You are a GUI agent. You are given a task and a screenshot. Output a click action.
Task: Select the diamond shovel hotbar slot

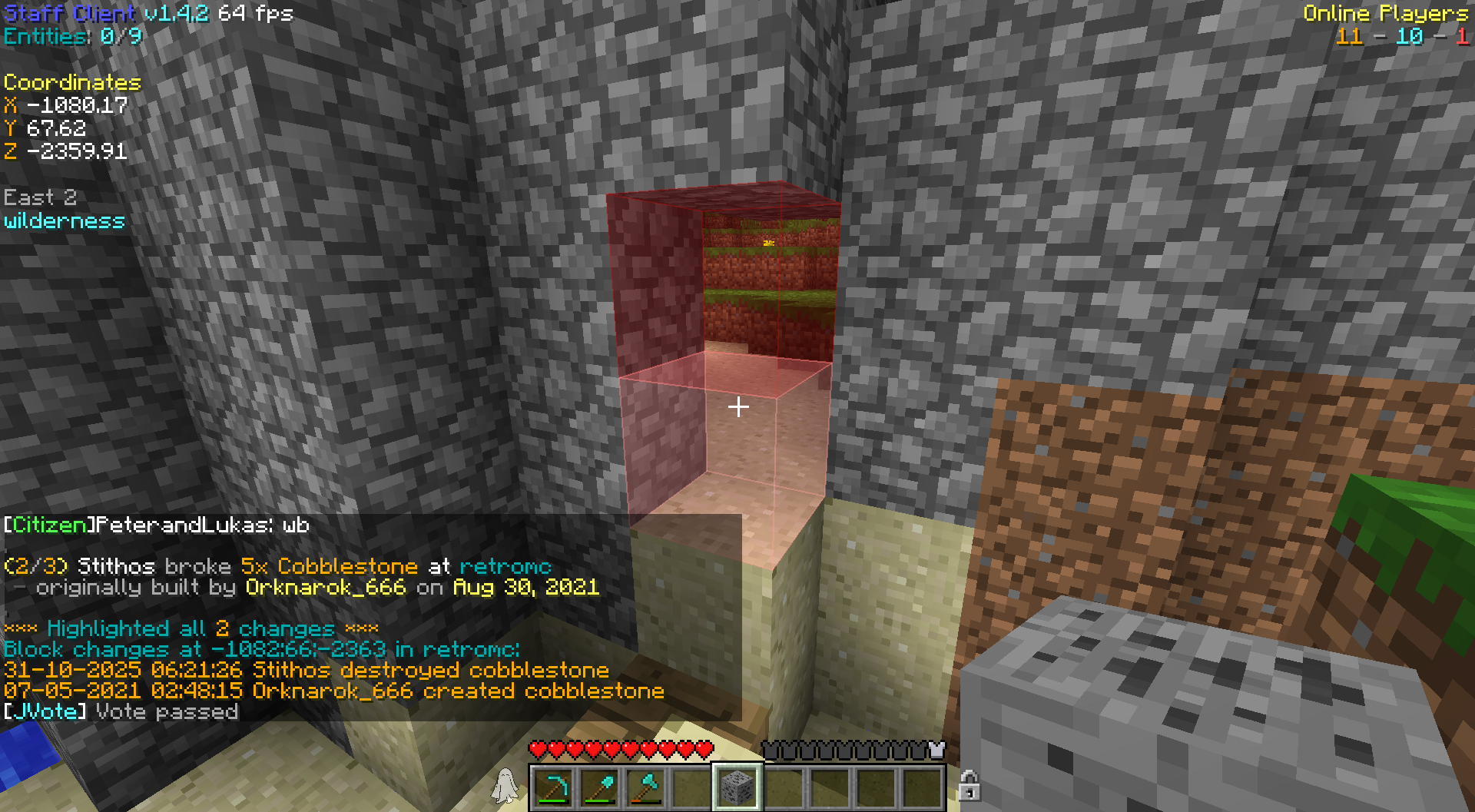pyautogui.click(x=599, y=787)
